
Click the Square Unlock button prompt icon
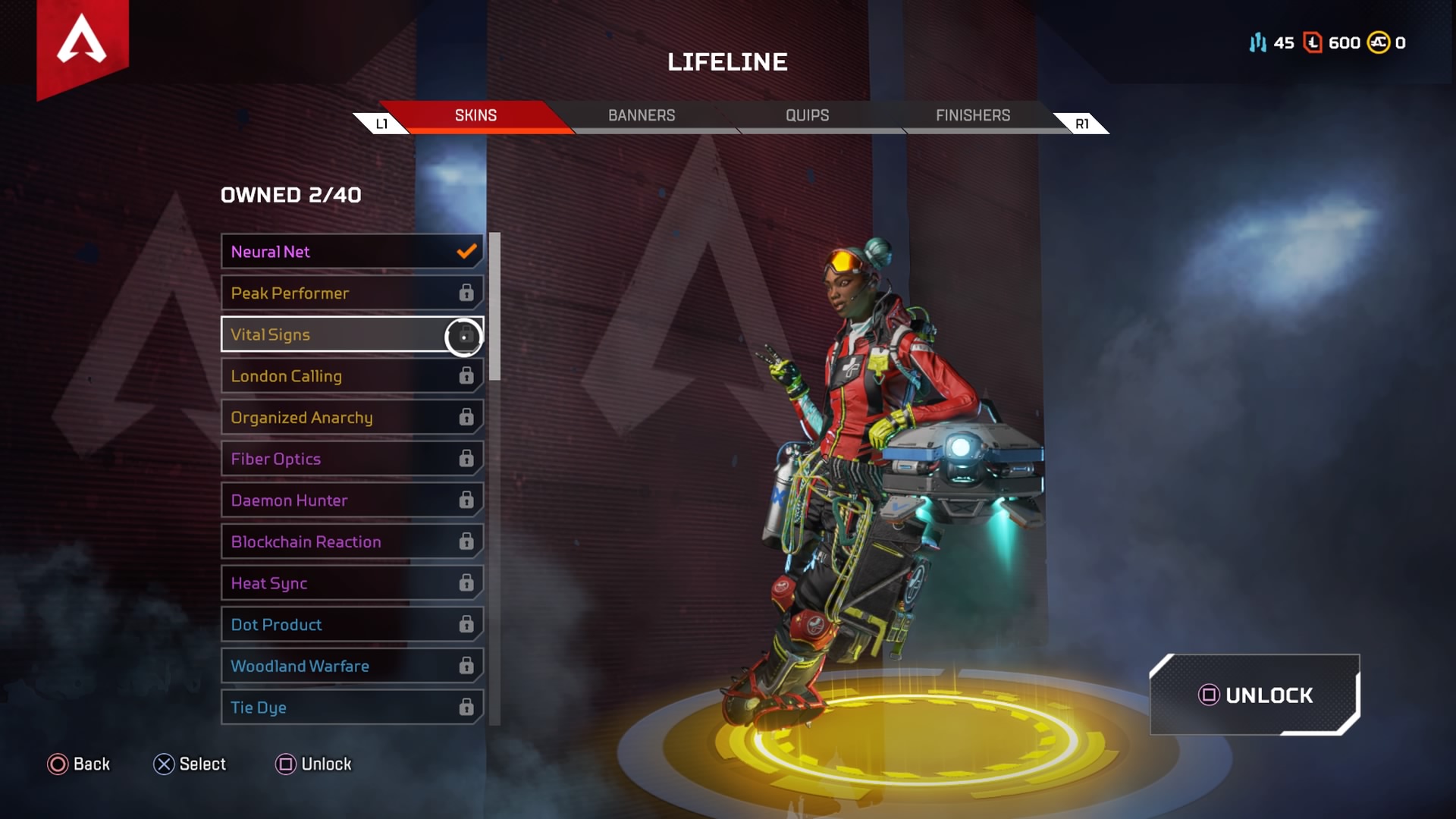tap(285, 764)
